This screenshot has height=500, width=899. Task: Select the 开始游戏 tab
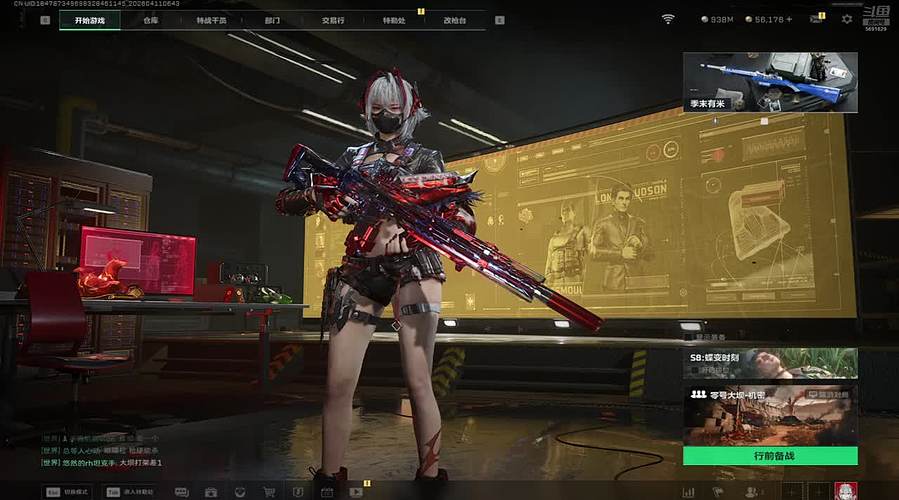click(x=89, y=20)
